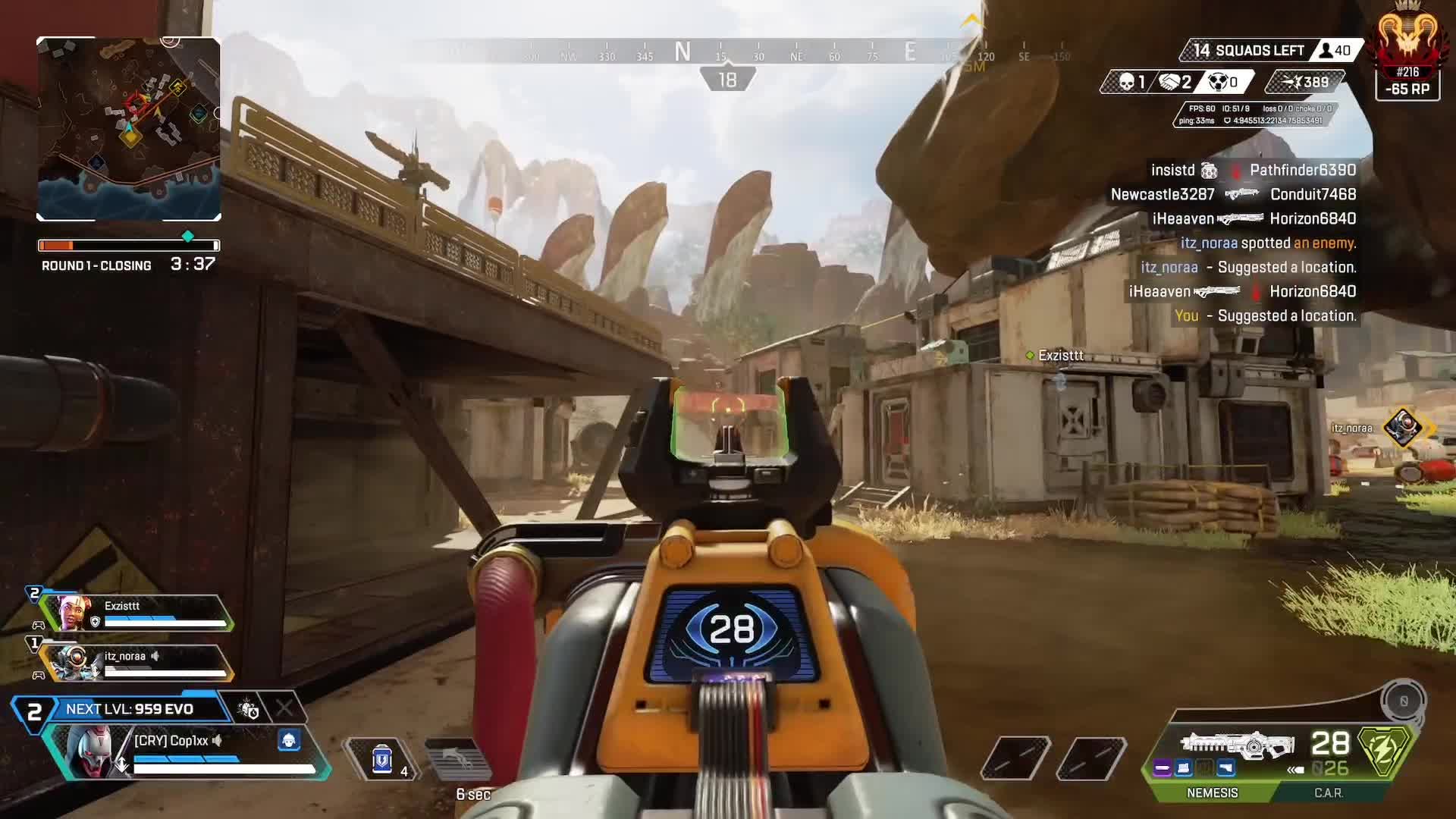Screen dimensions: 1456x819
Task: Click your own [CRY] Cop1xx player card
Action: (190, 752)
